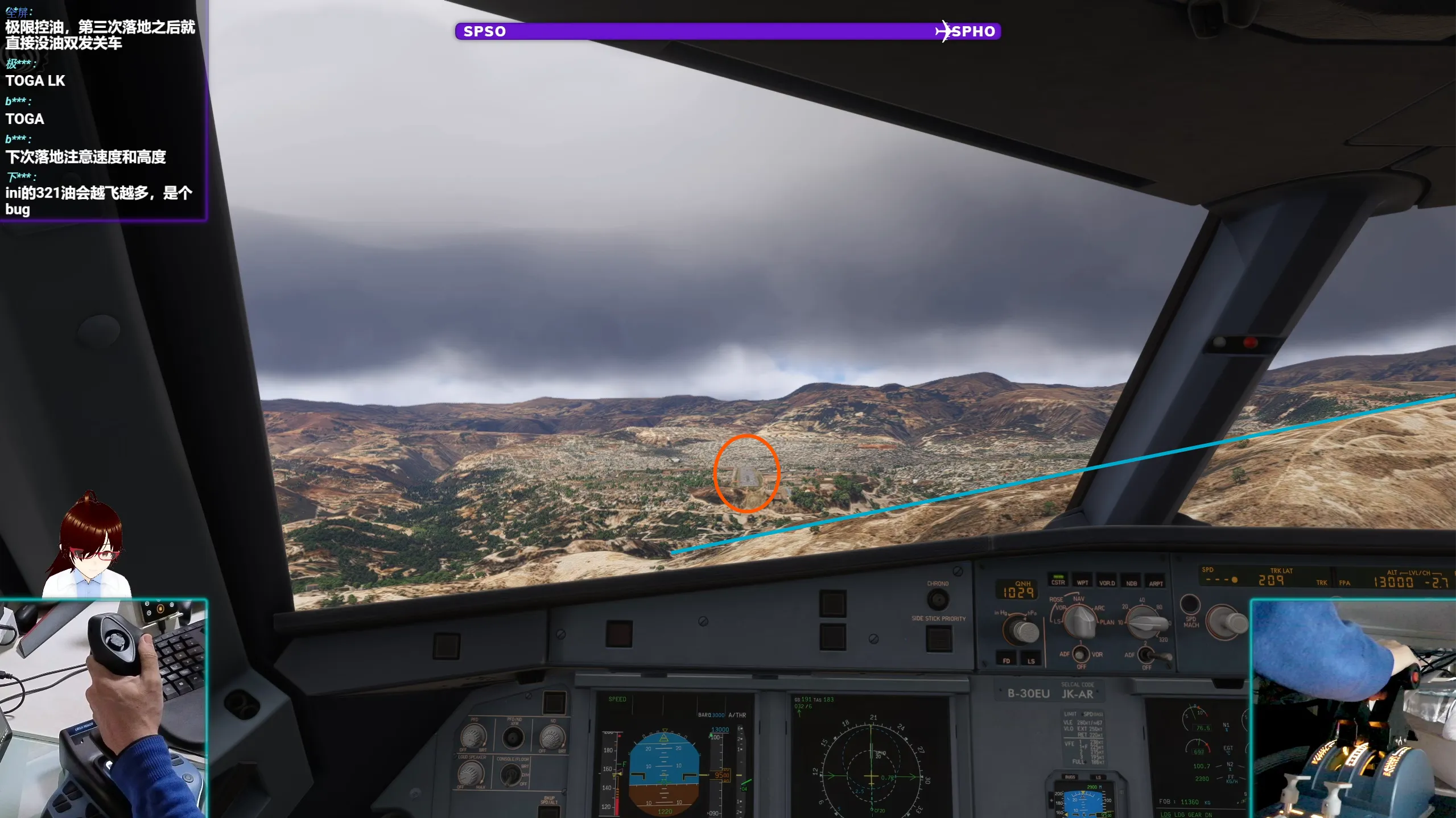The image size is (1456, 818).
Task: Flip the ADF/VOR 2 switch
Action: (x=1146, y=655)
